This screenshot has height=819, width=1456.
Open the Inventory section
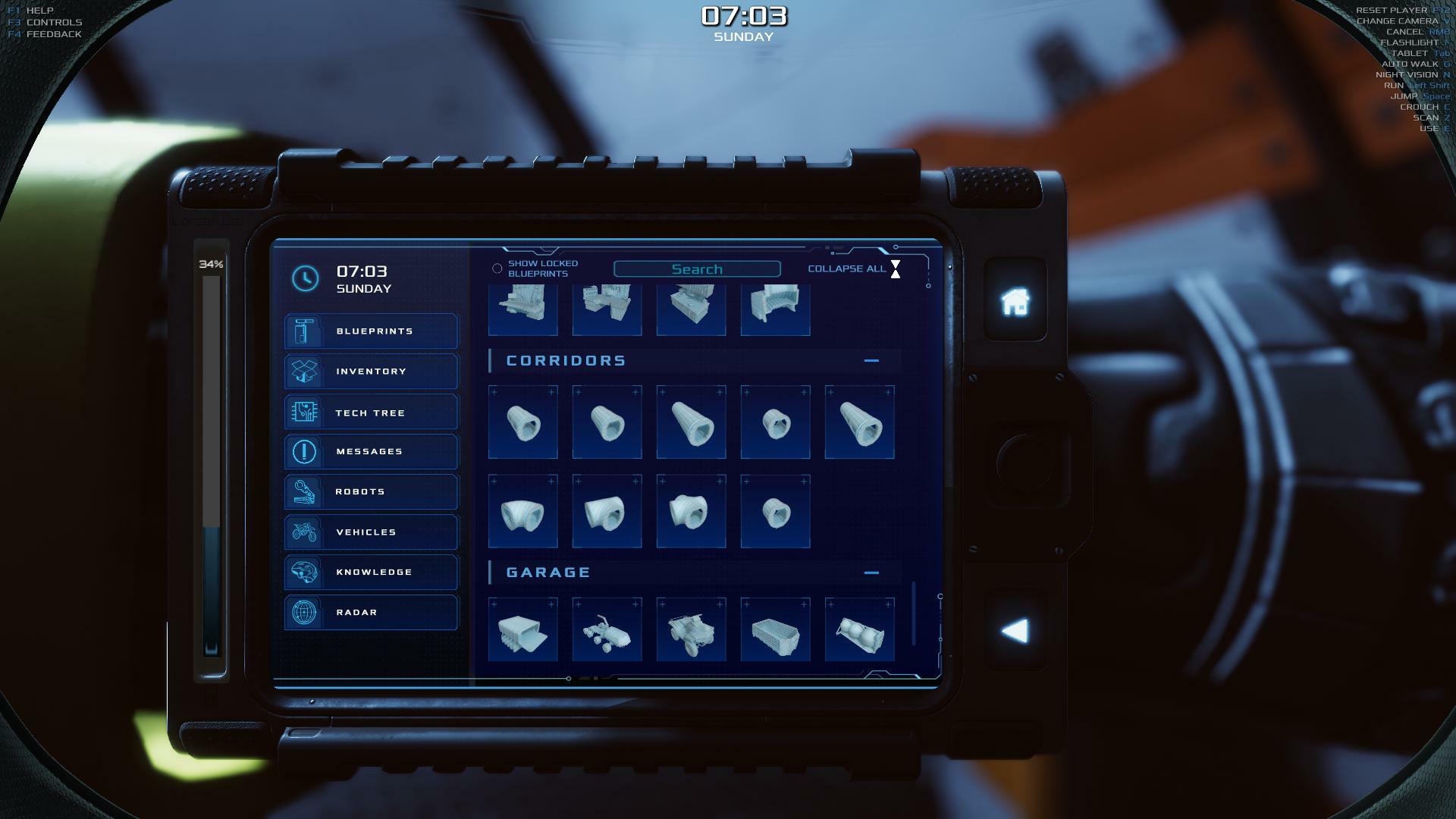tap(372, 372)
